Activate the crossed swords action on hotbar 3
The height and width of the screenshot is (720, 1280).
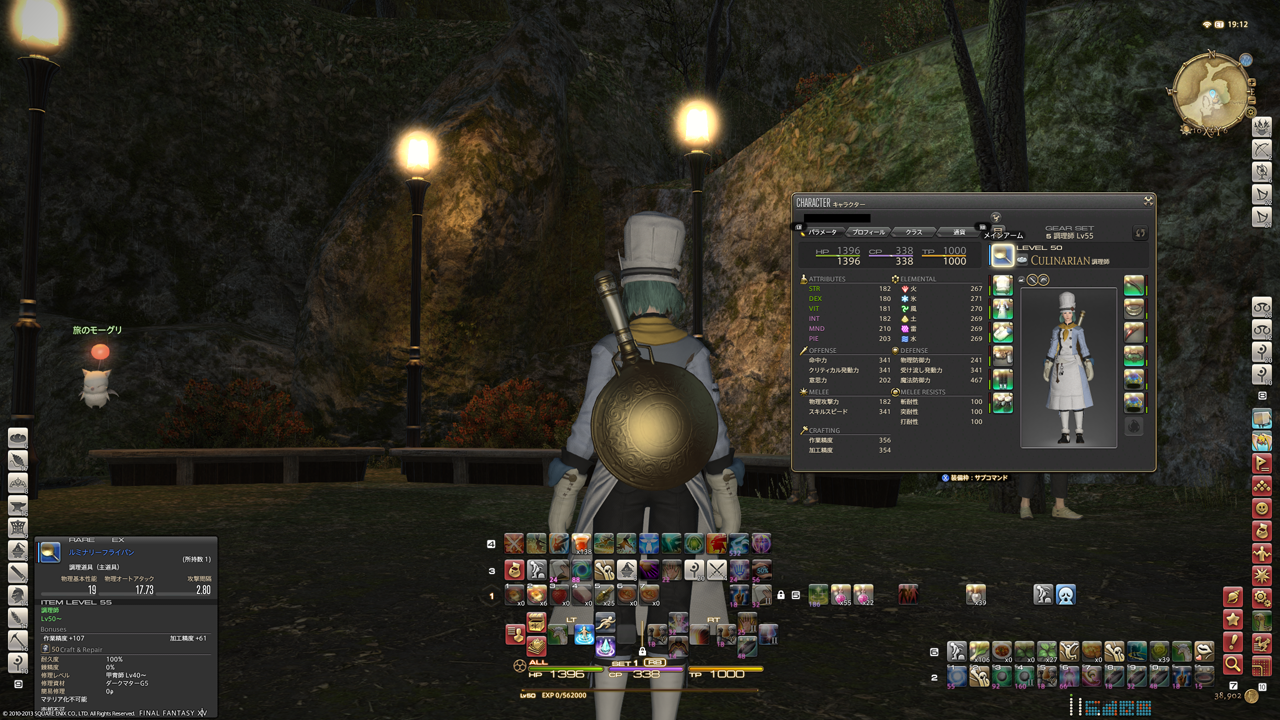[x=717, y=570]
